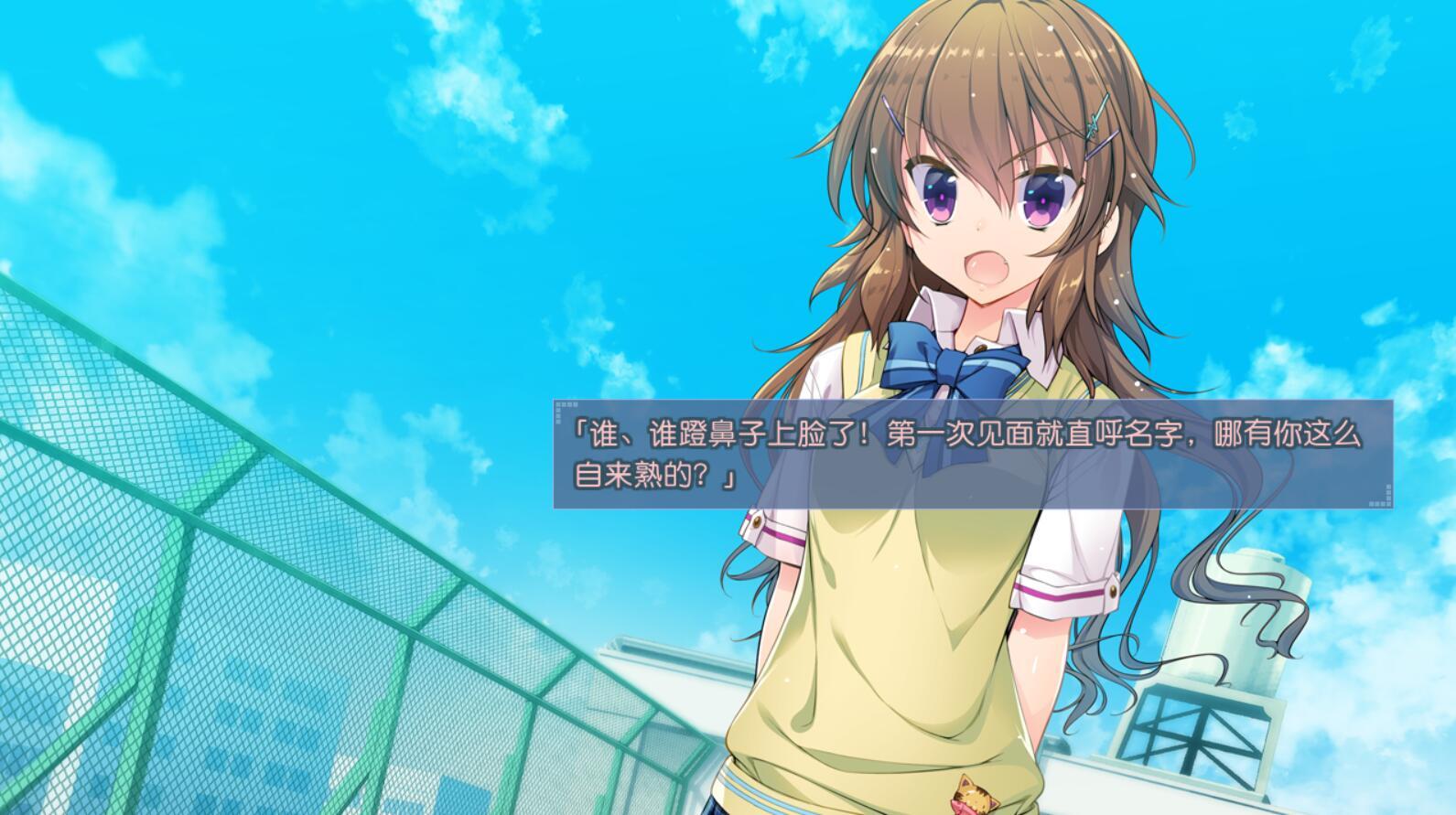Click the topmost marker in the bottom-right vertical icon column
Viewport: 1456px width, 815px height.
(1388, 488)
